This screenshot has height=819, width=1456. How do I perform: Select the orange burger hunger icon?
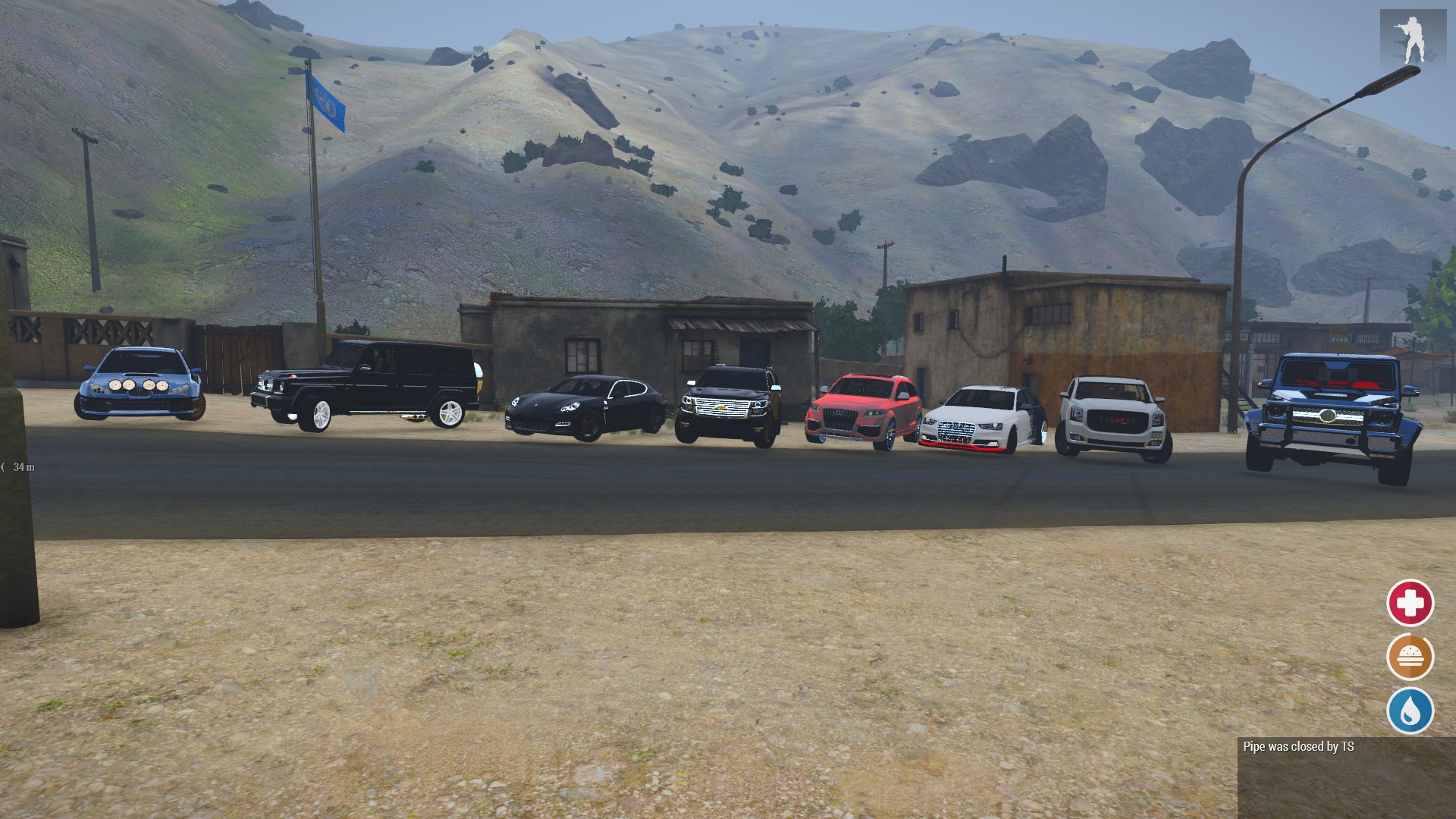click(1410, 657)
